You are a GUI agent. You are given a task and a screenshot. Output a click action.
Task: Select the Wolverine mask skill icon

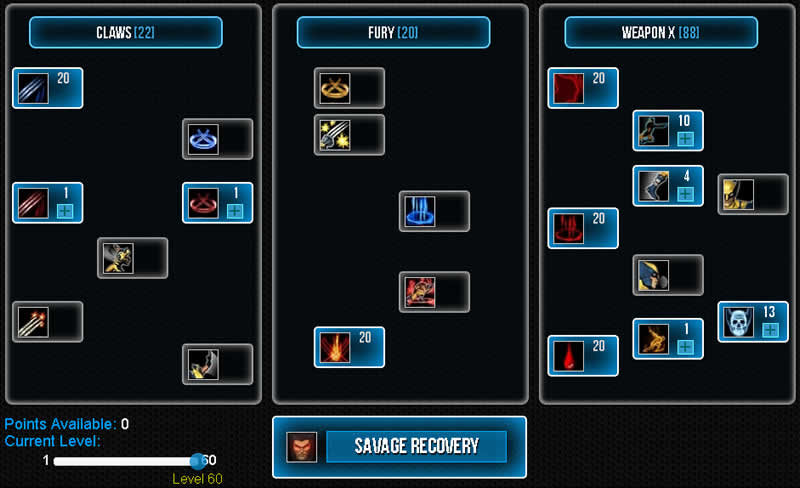[652, 275]
